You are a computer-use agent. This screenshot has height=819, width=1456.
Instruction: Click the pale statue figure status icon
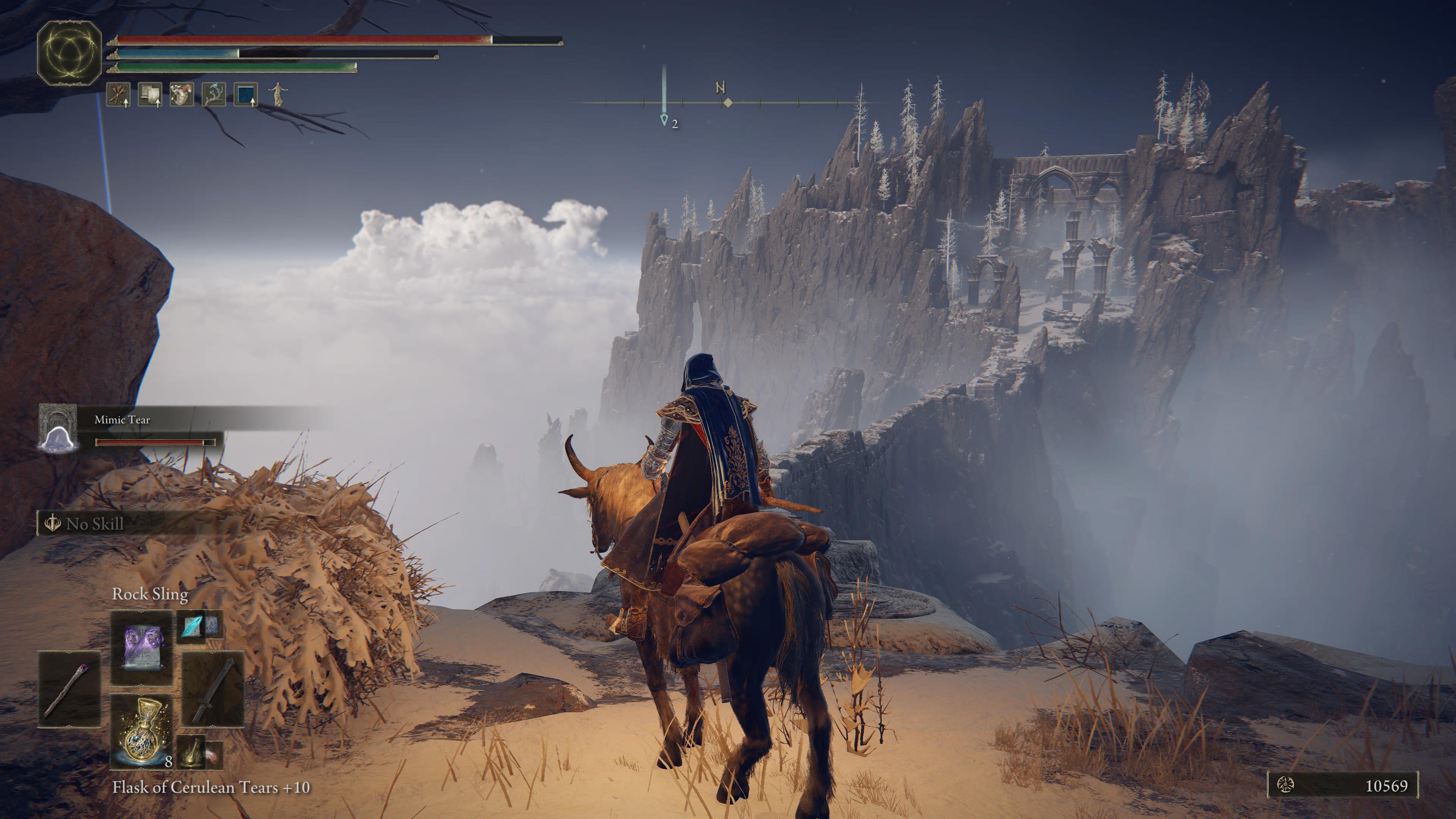(x=278, y=94)
